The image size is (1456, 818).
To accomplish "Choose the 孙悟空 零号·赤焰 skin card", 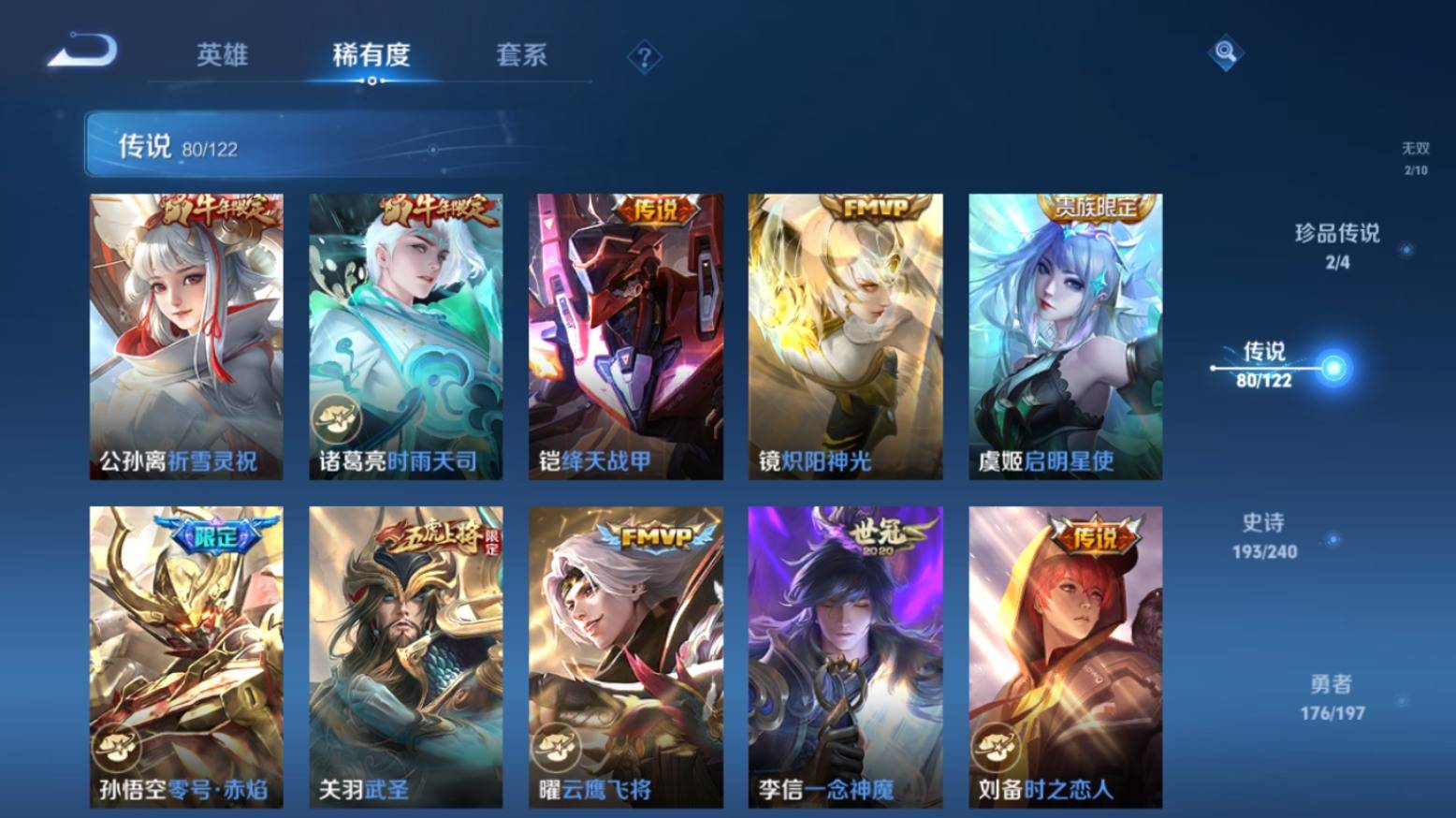I will [x=186, y=657].
